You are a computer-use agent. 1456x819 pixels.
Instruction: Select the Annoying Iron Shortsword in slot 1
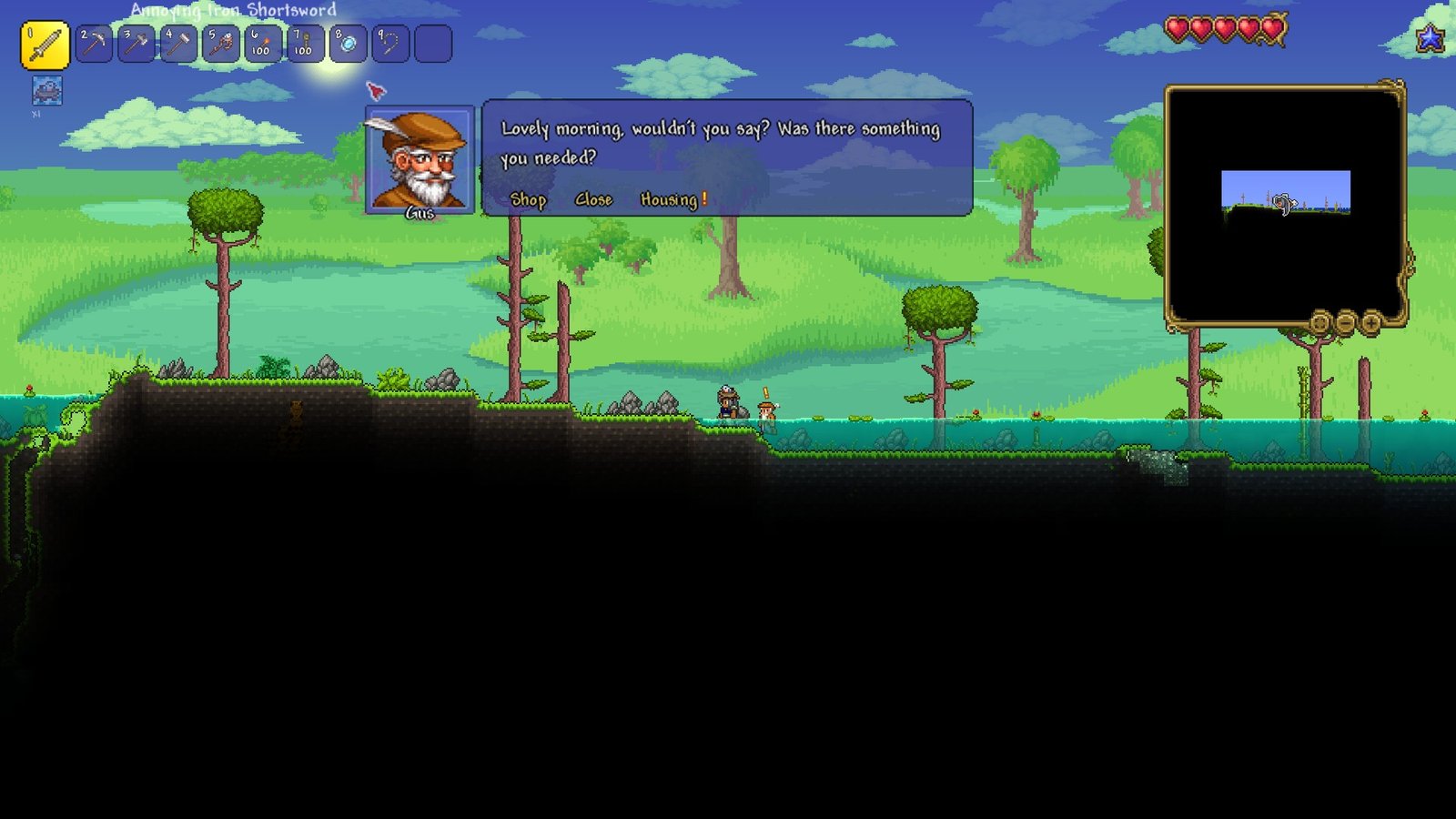click(x=45, y=43)
